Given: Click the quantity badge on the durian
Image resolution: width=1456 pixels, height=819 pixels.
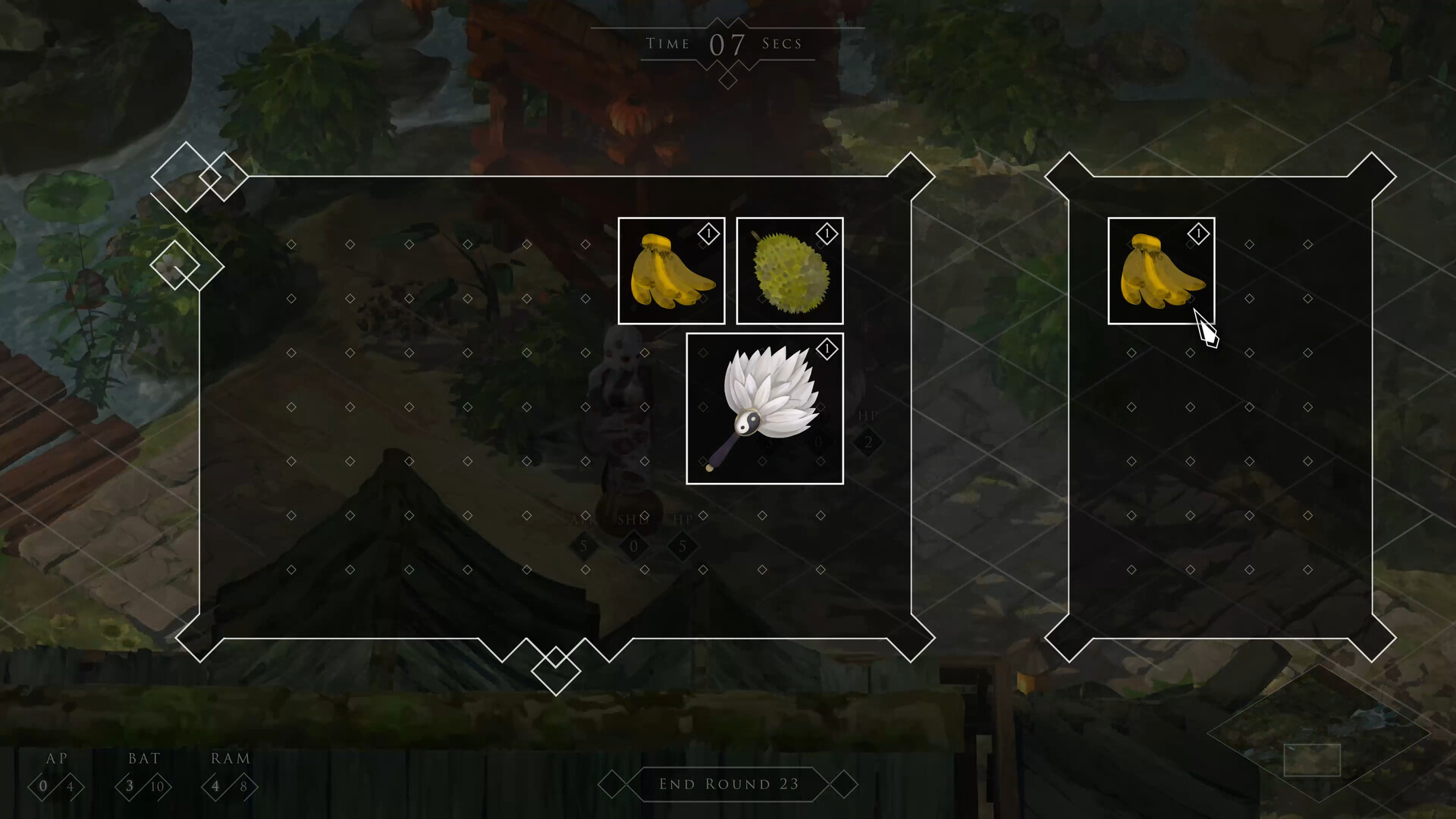Looking at the screenshot, I should (826, 234).
